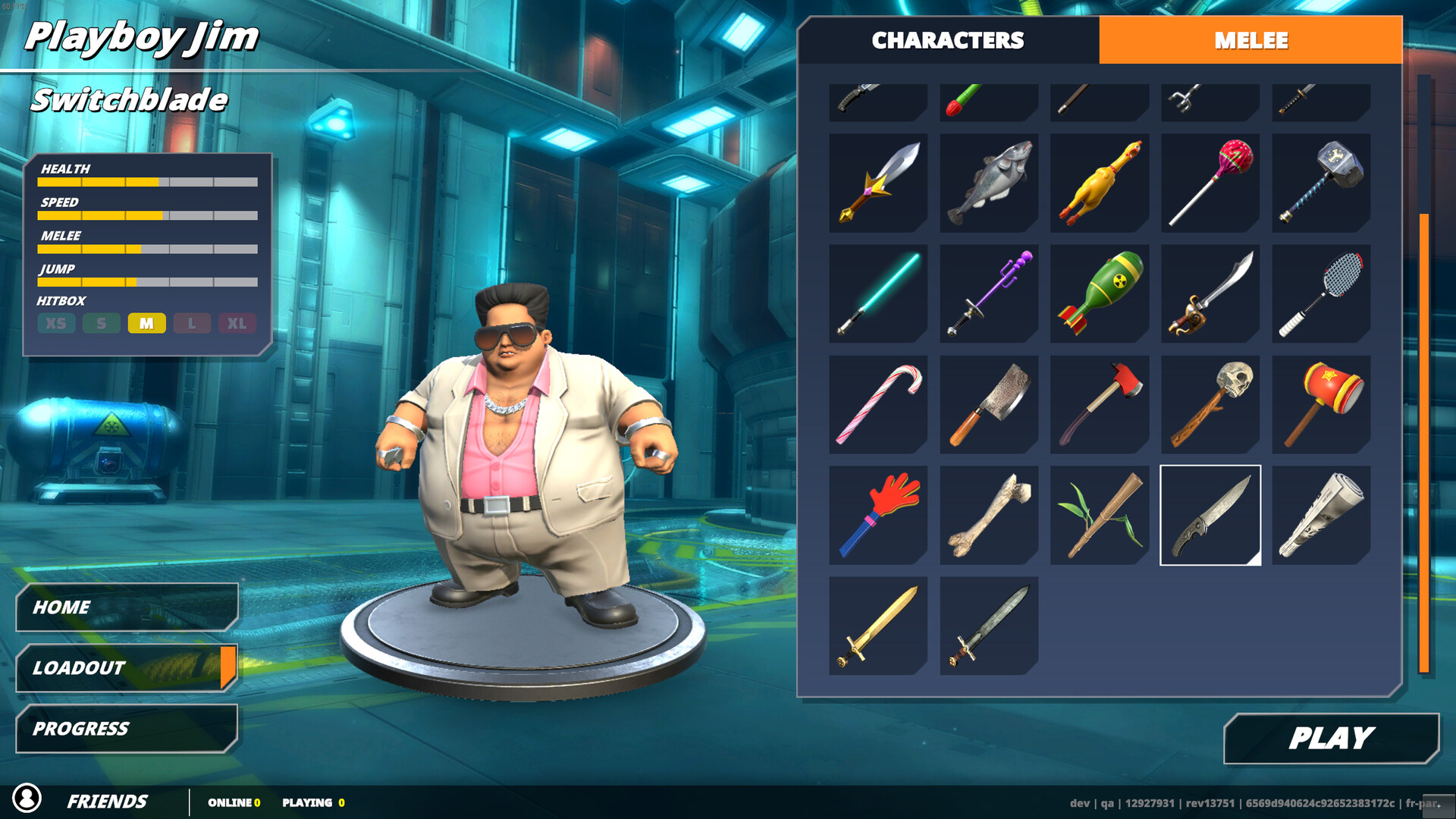1456x819 pixels.
Task: Open the Progress section
Action: 125,729
